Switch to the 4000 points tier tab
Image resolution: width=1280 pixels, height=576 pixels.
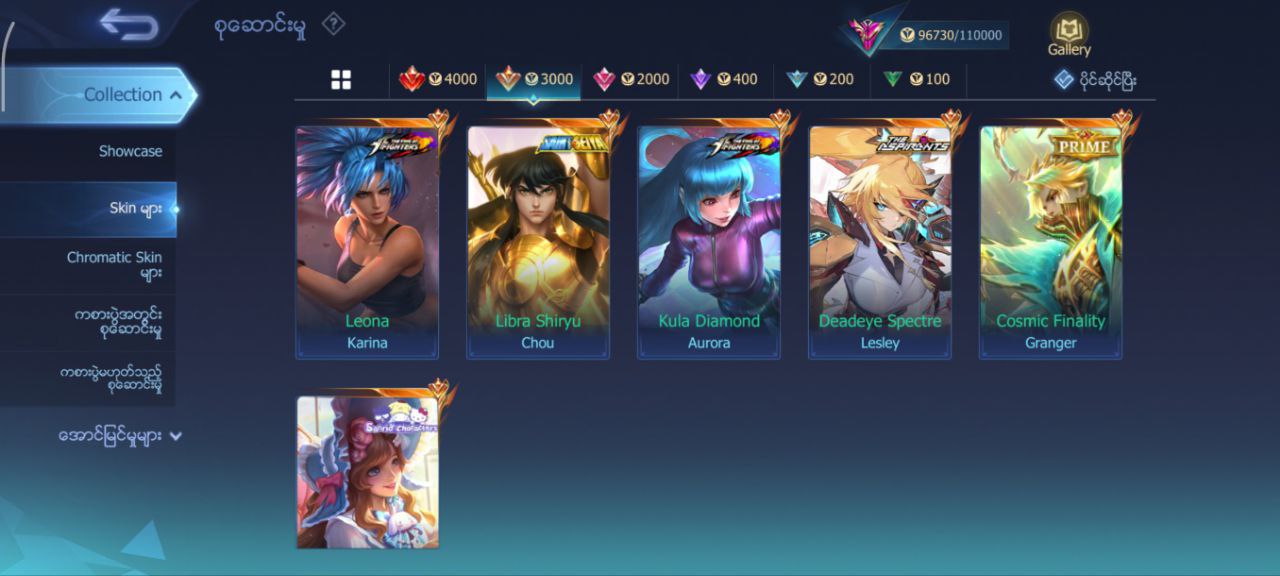coord(438,79)
